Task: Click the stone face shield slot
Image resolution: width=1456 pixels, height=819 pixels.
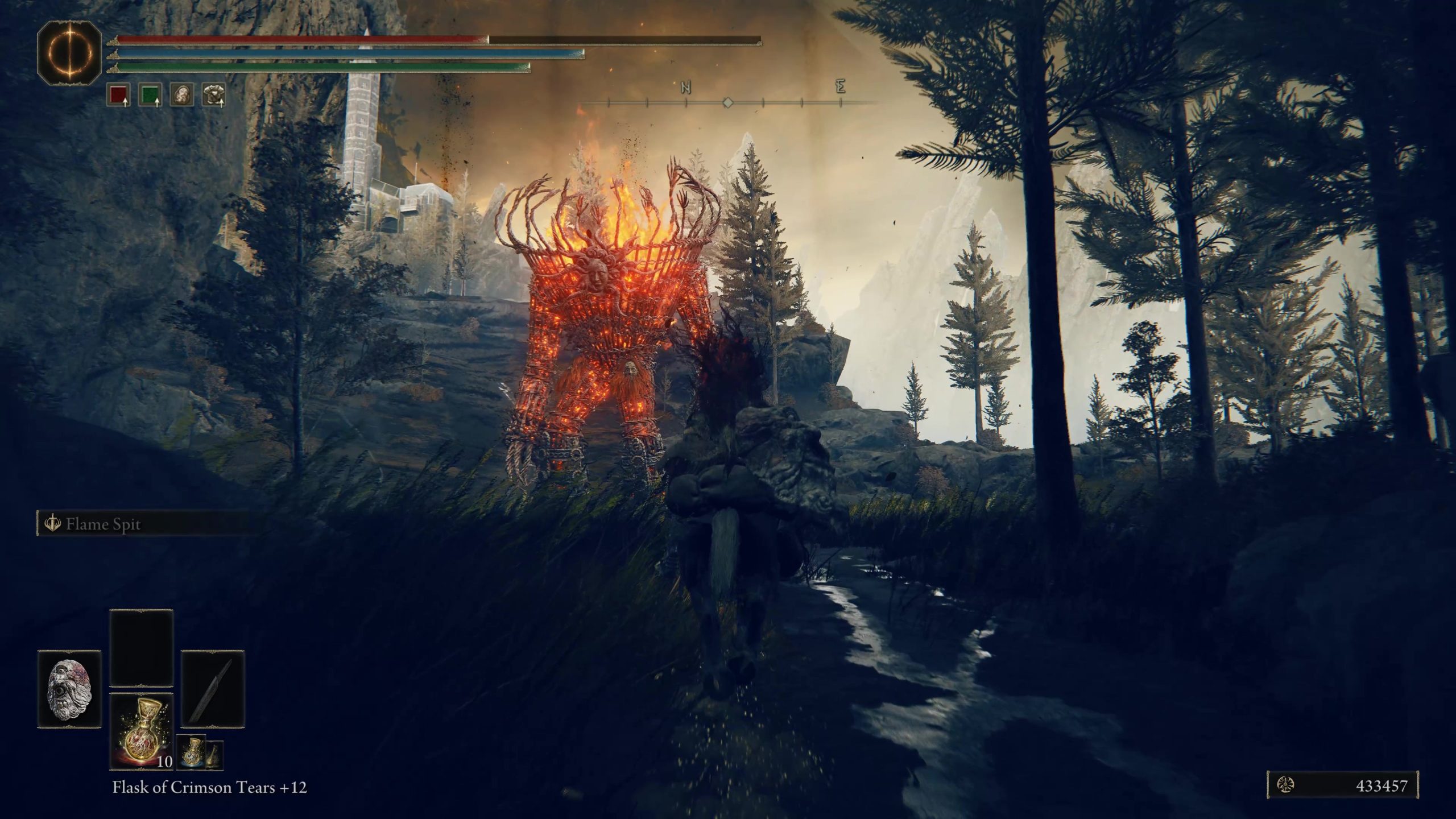Action: (x=69, y=689)
